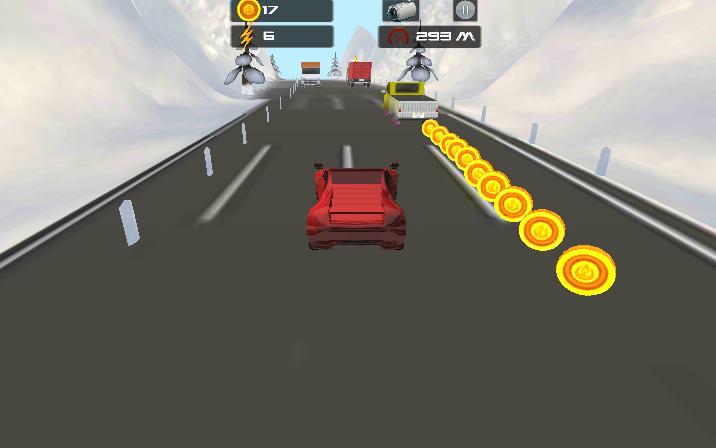The image size is (716, 448).
Task: Pause the game with the pause button
Action: (x=465, y=11)
